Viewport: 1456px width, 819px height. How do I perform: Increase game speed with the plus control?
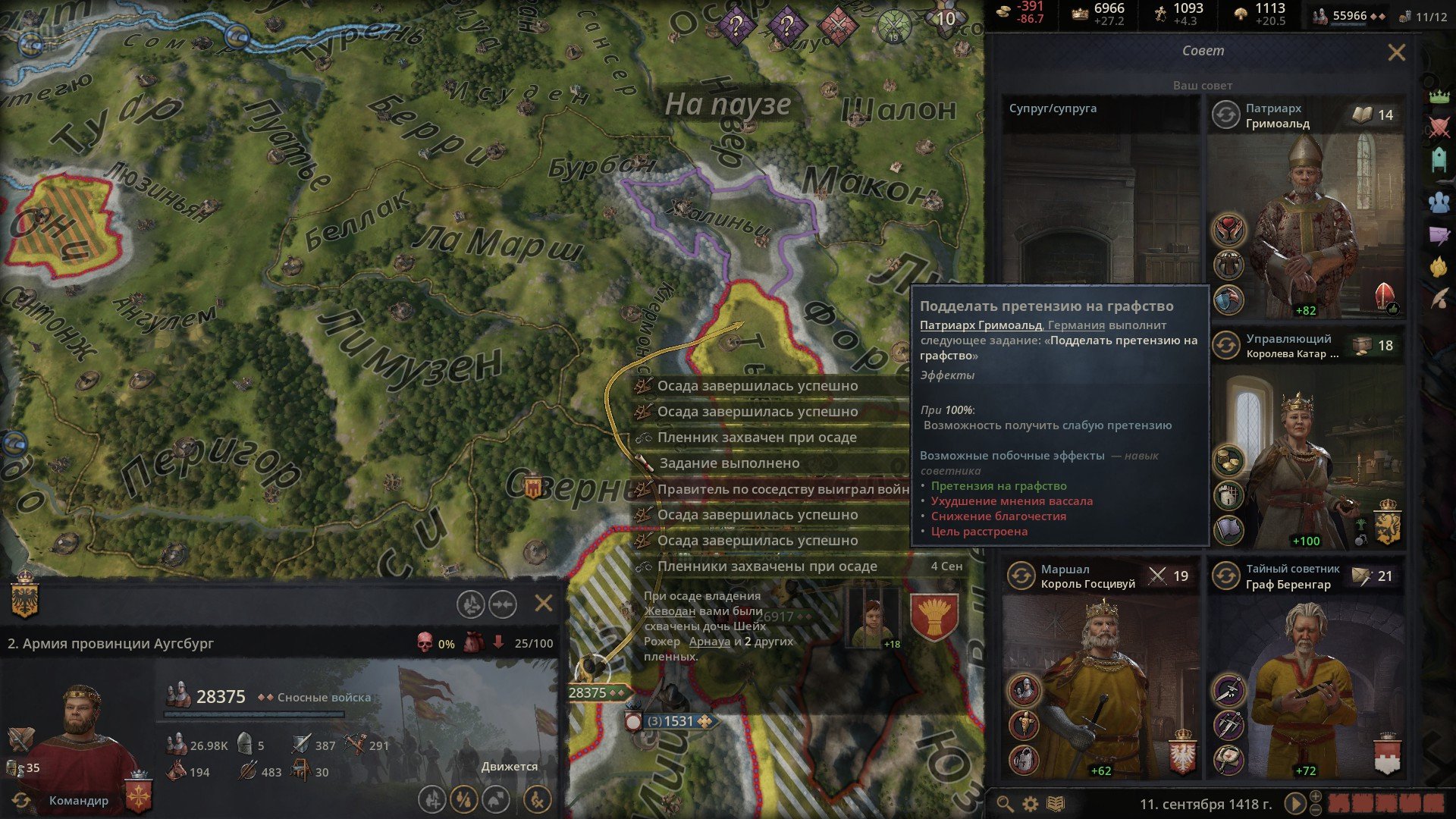[x=1315, y=795]
